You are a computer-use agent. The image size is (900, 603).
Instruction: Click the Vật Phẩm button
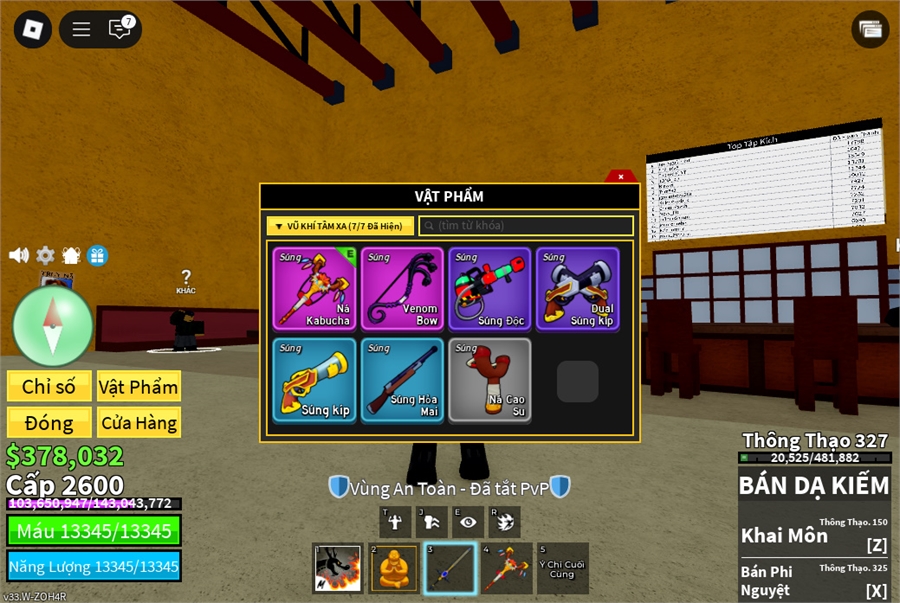tap(138, 387)
